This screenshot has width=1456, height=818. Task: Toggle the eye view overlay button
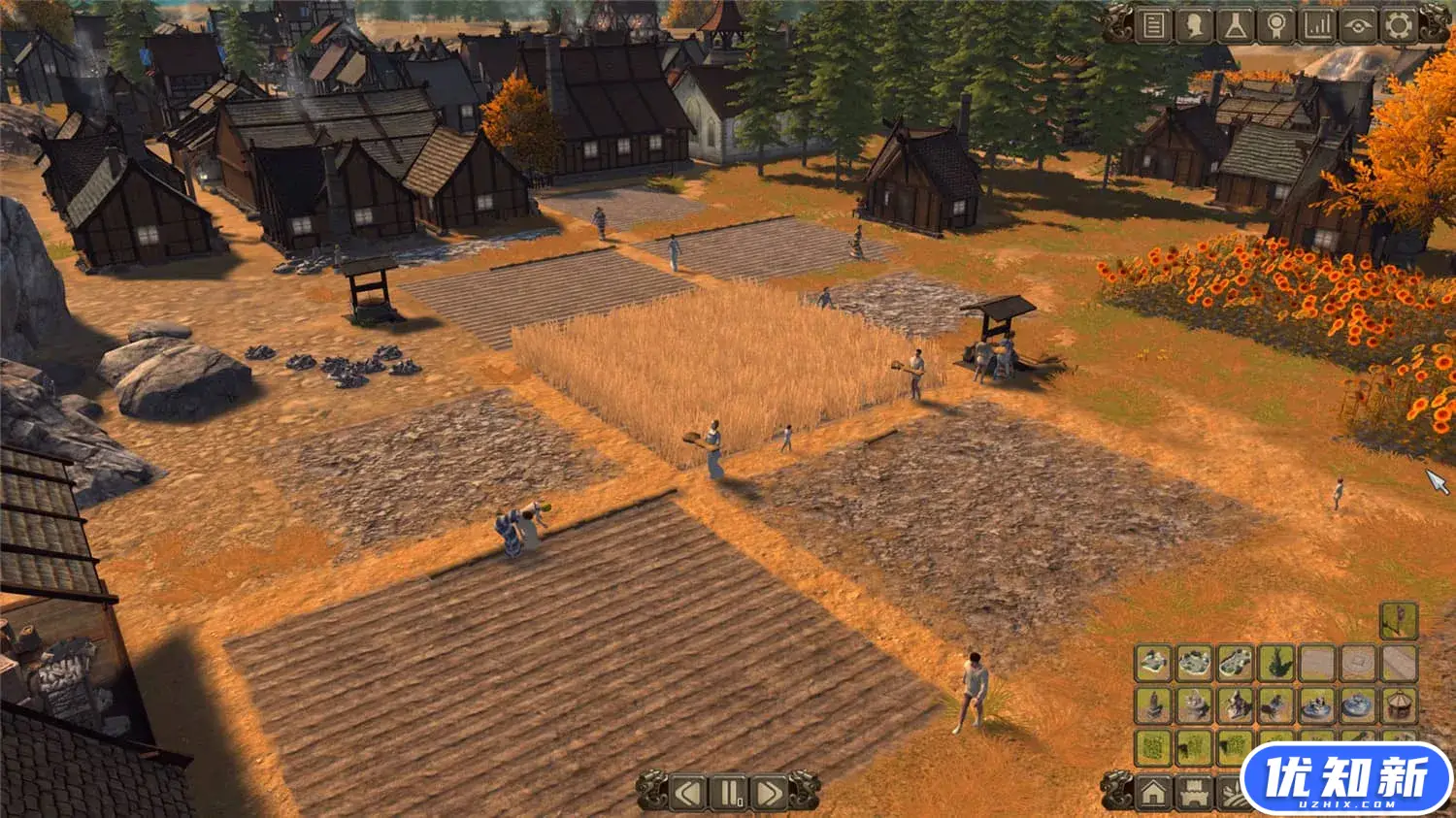[x=1358, y=25]
